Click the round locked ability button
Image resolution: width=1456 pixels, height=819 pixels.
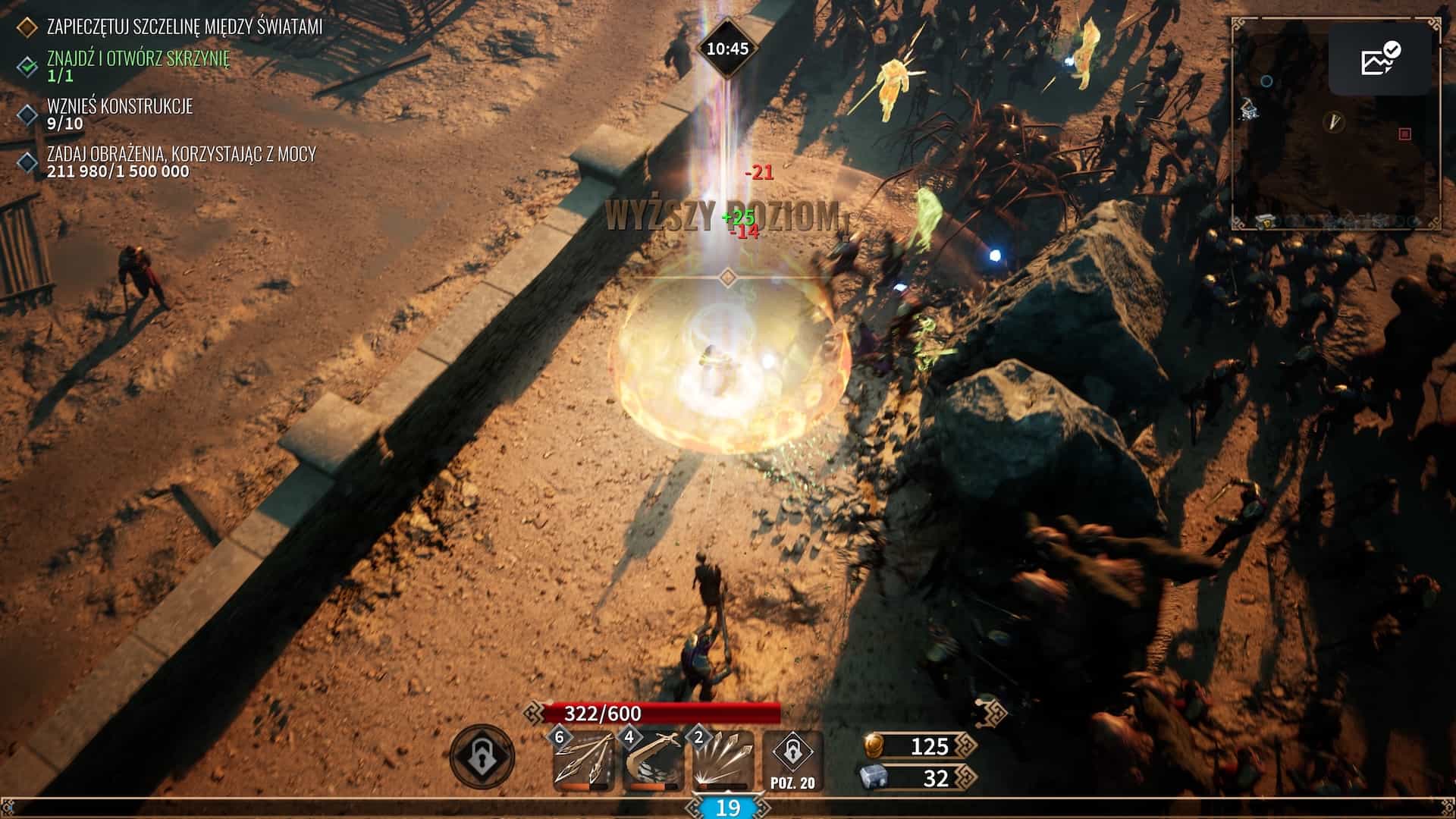pos(482,757)
